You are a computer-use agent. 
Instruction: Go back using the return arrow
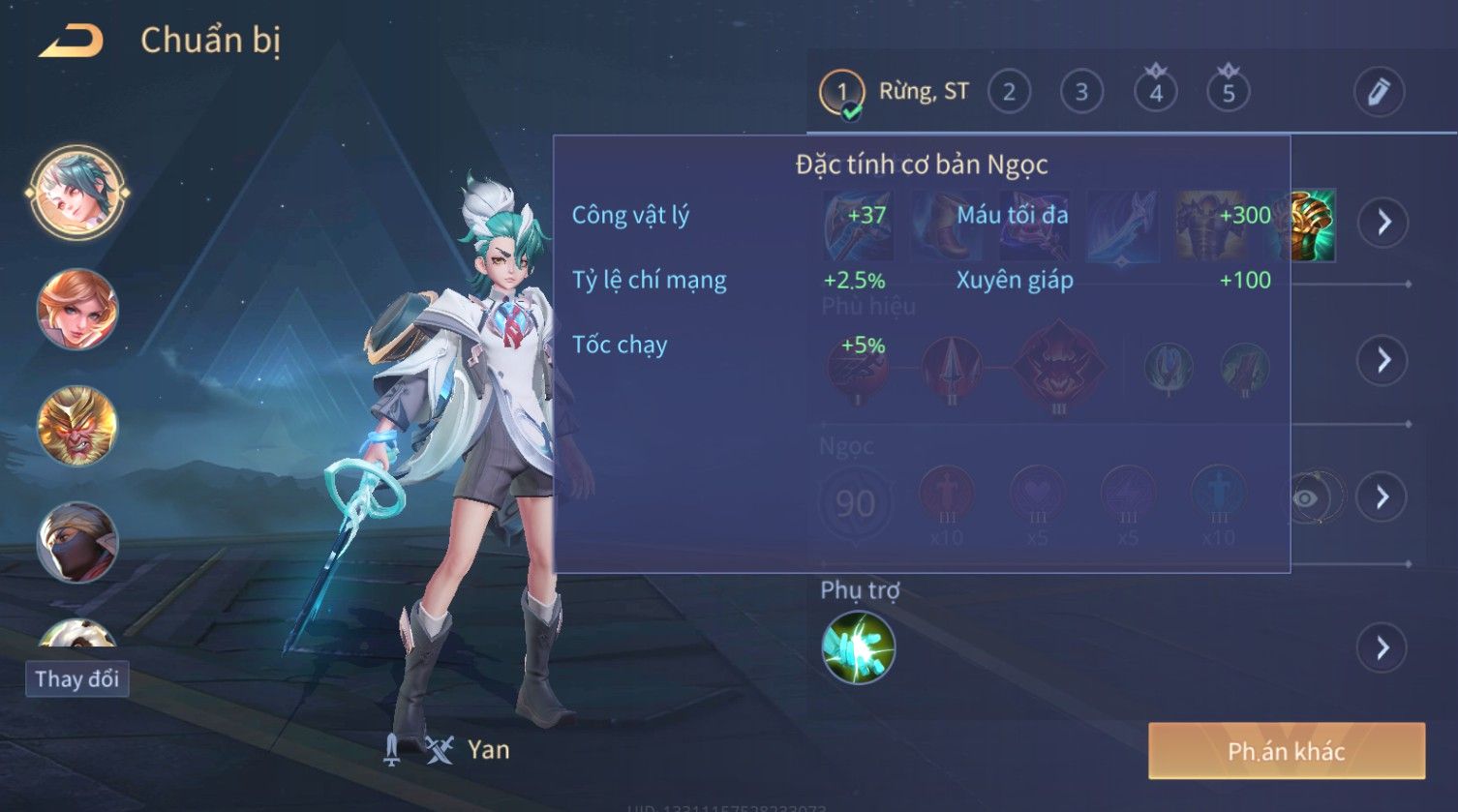click(71, 42)
